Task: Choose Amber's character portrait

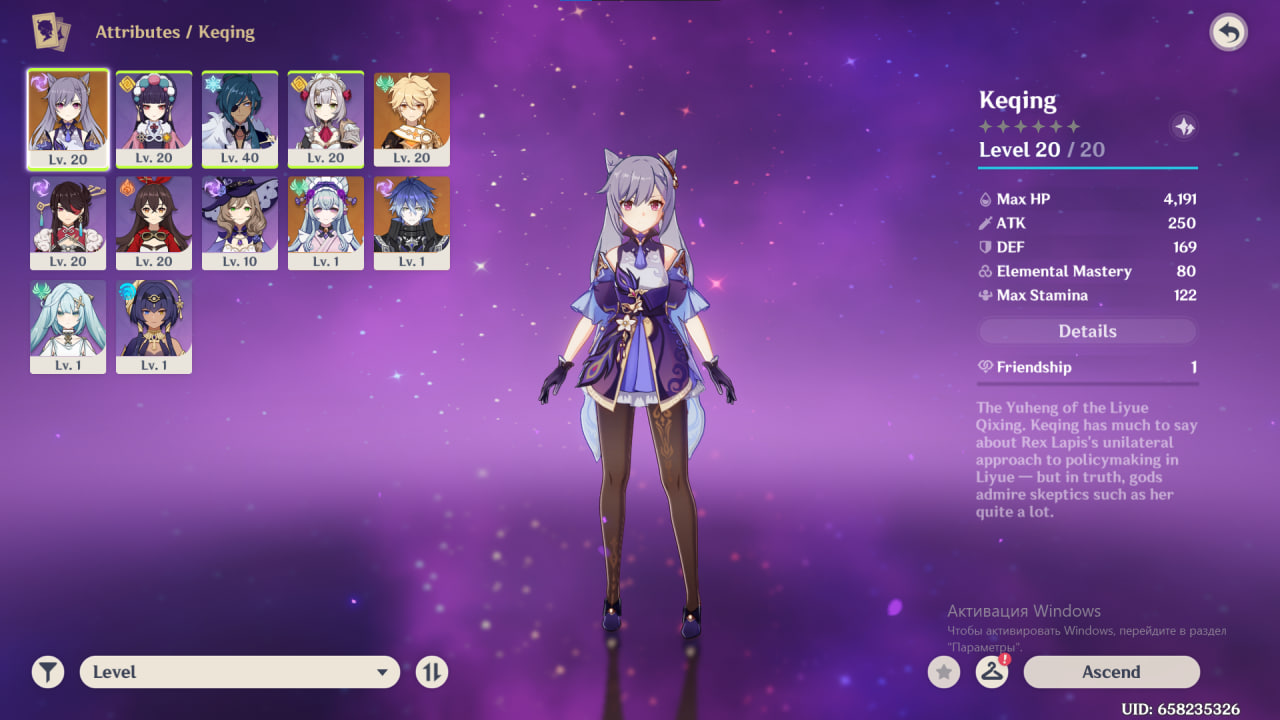Action: (x=154, y=222)
